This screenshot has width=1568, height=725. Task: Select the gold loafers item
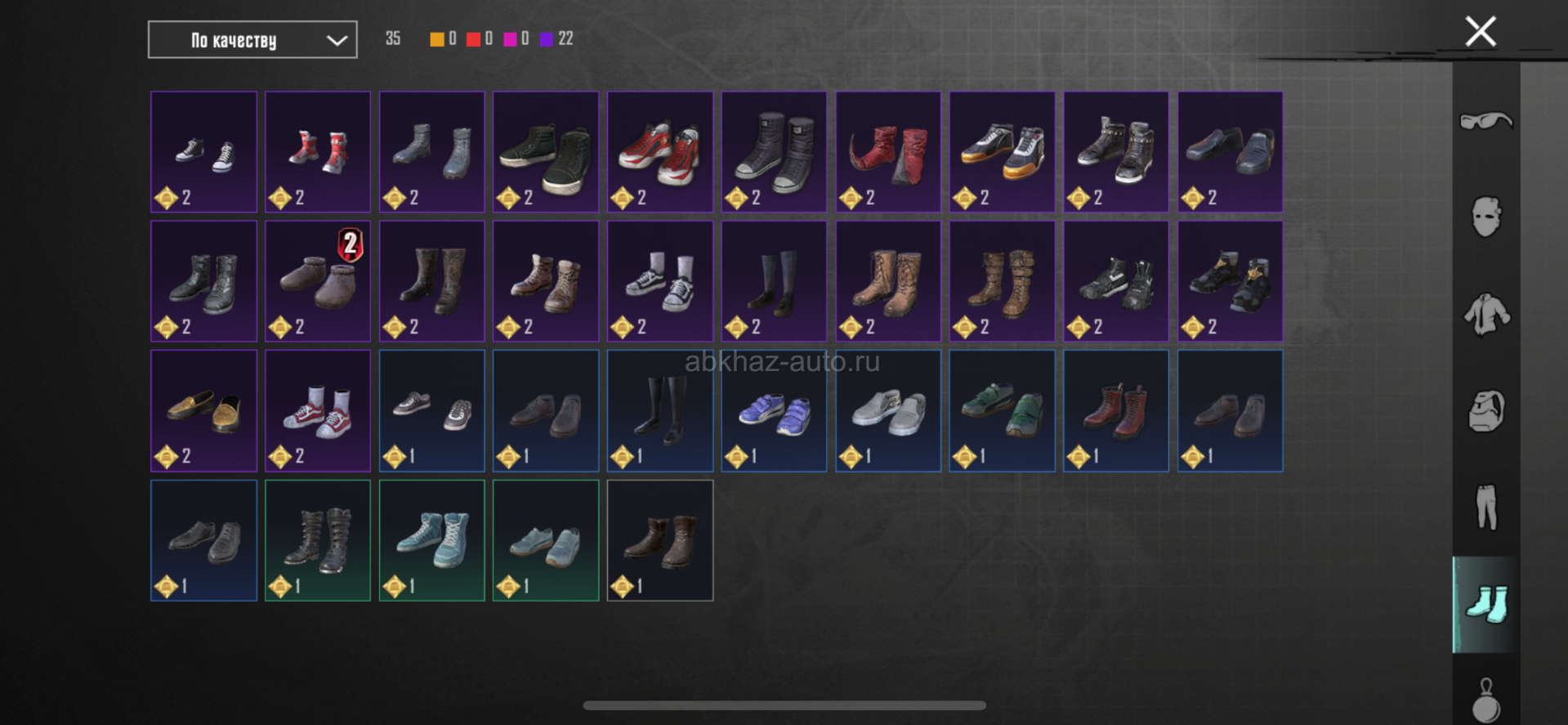(x=203, y=411)
